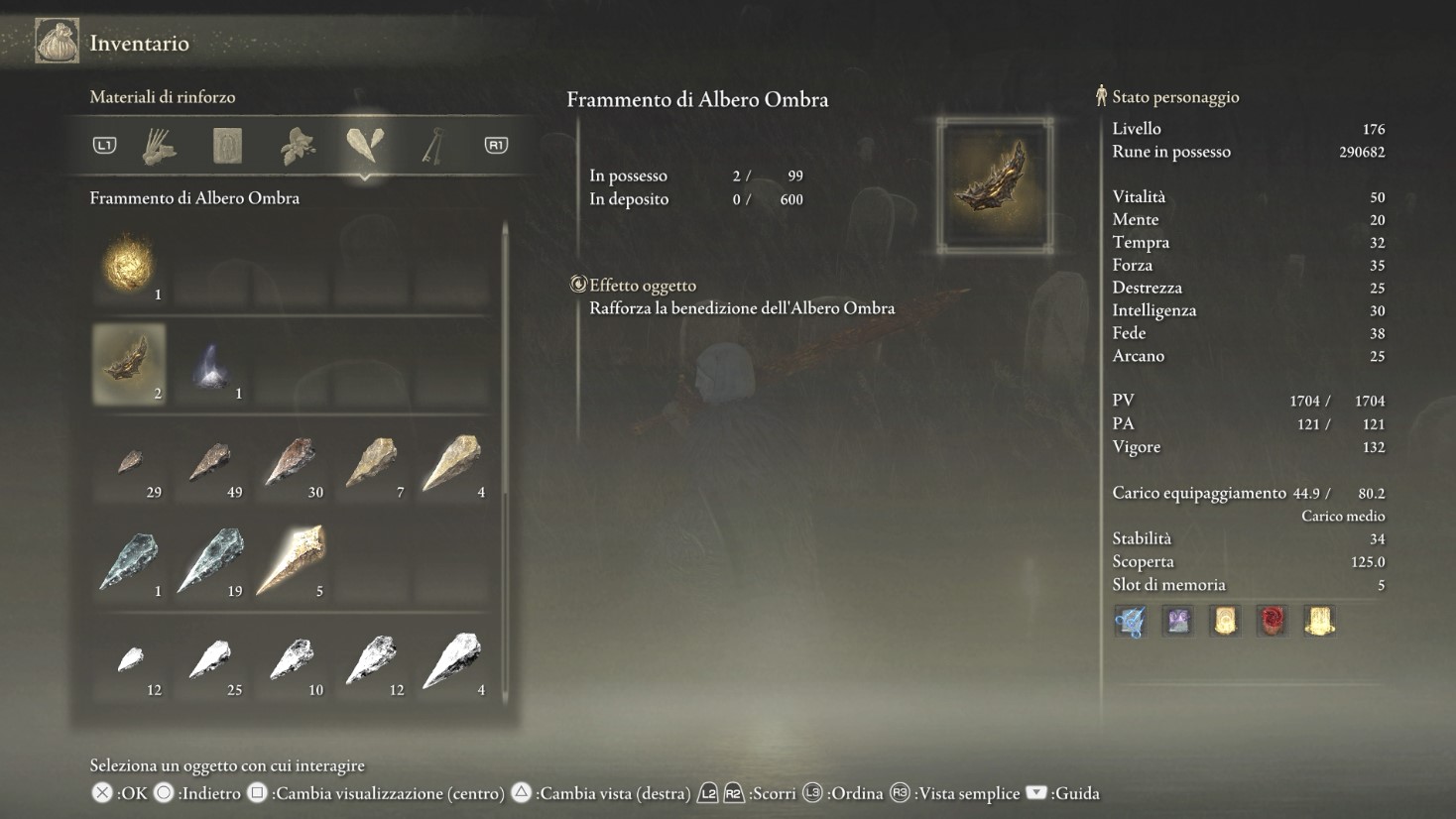Viewport: 1456px width, 819px height.
Task: Switch to the key items tab
Action: (432, 147)
